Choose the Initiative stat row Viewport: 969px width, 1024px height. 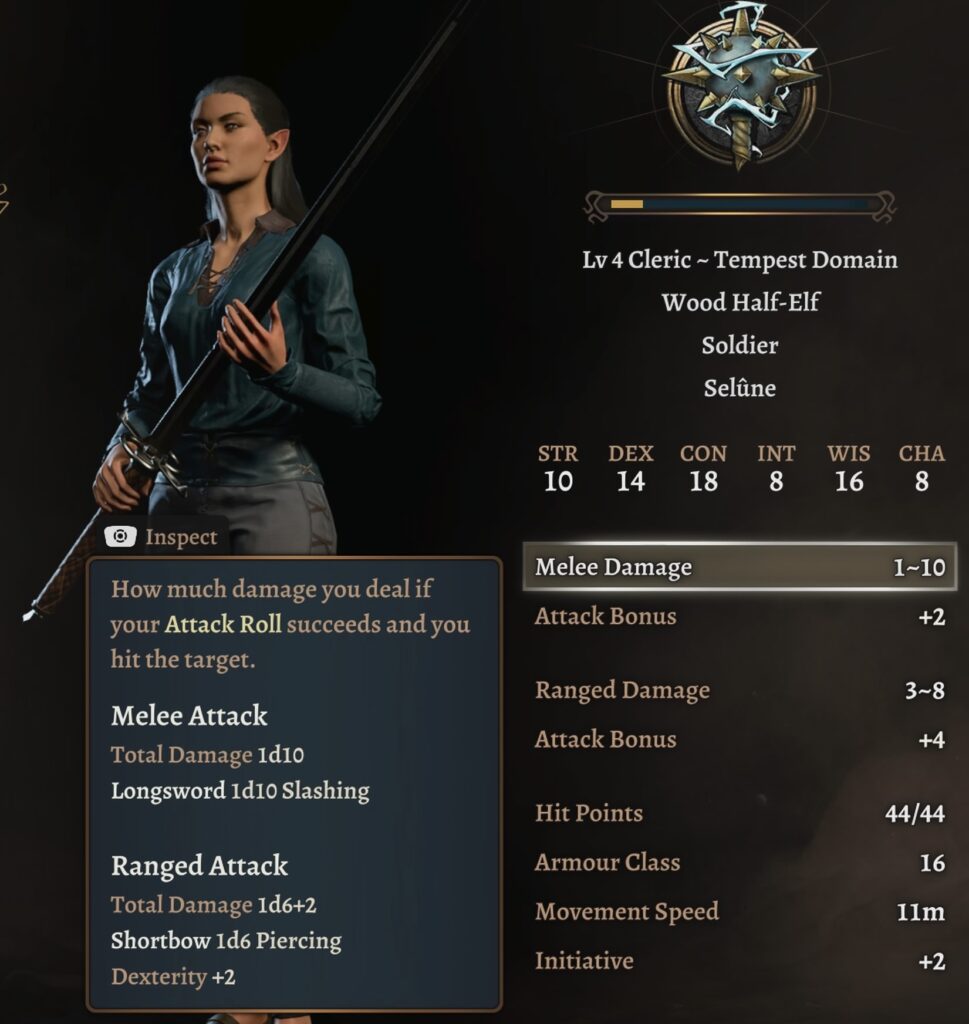point(739,960)
